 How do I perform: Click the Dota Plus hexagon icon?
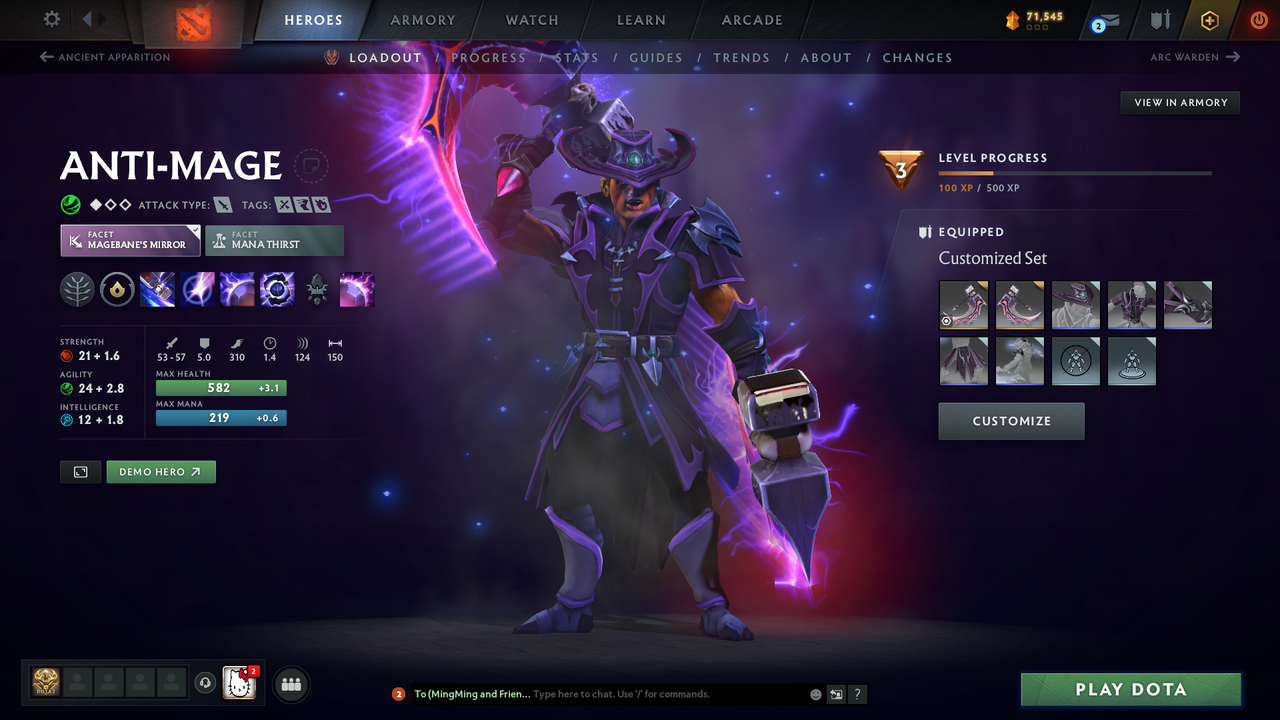pyautogui.click(x=1209, y=20)
